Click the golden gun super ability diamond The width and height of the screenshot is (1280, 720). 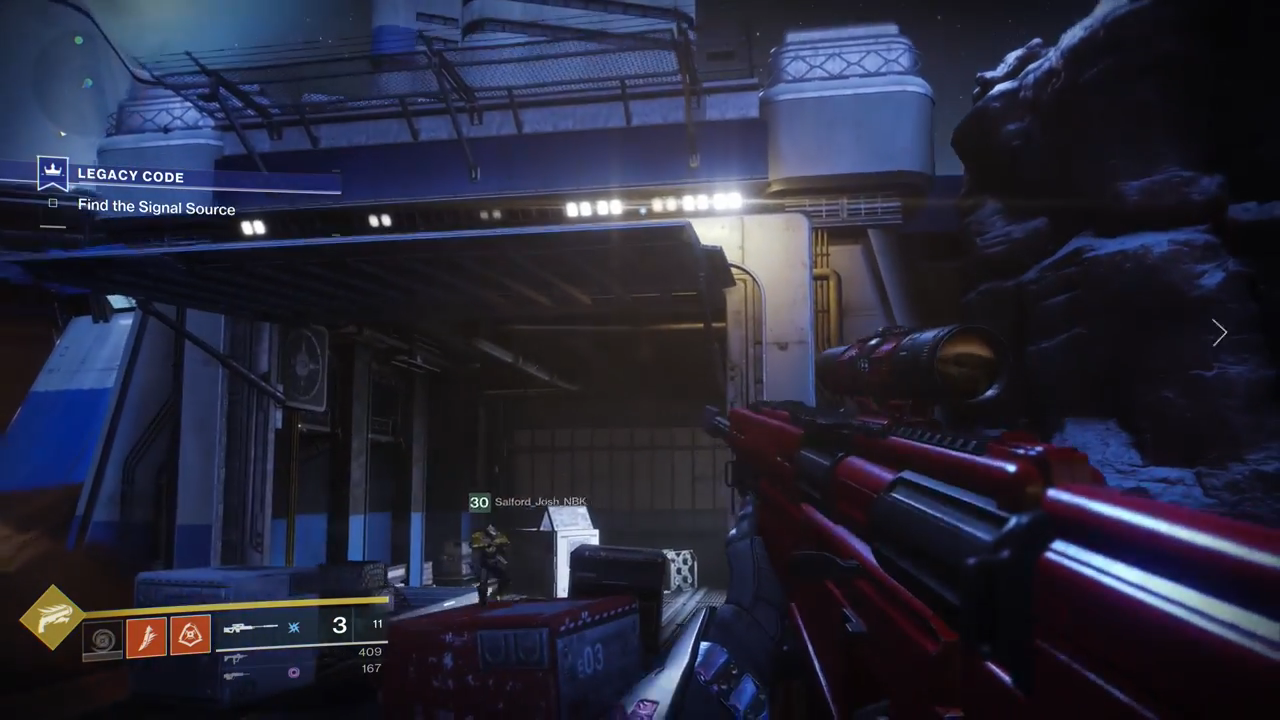coord(52,617)
